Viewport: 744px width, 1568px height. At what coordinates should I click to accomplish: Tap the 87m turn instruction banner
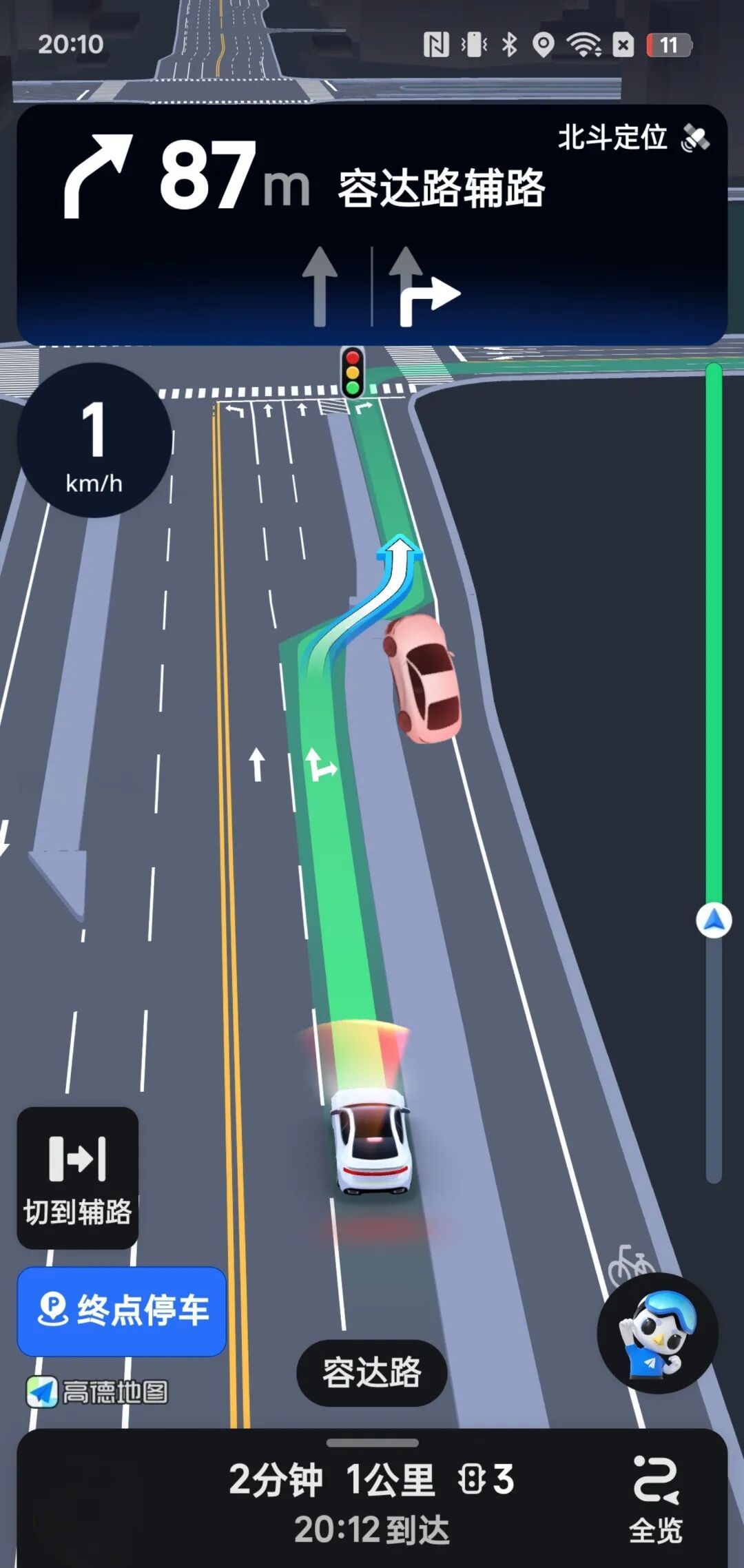(x=303, y=179)
